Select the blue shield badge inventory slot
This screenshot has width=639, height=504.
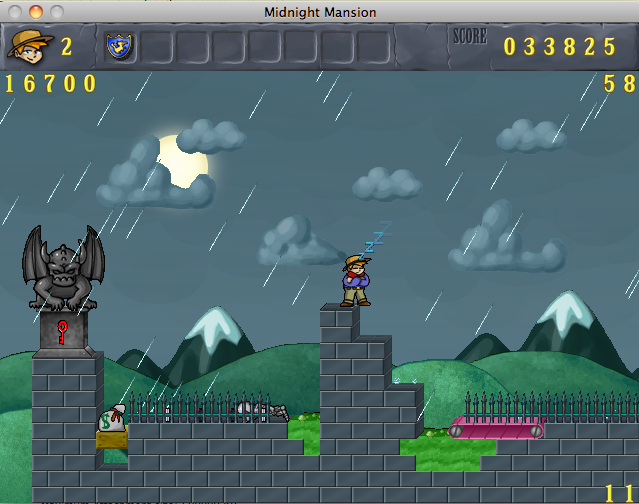point(120,46)
